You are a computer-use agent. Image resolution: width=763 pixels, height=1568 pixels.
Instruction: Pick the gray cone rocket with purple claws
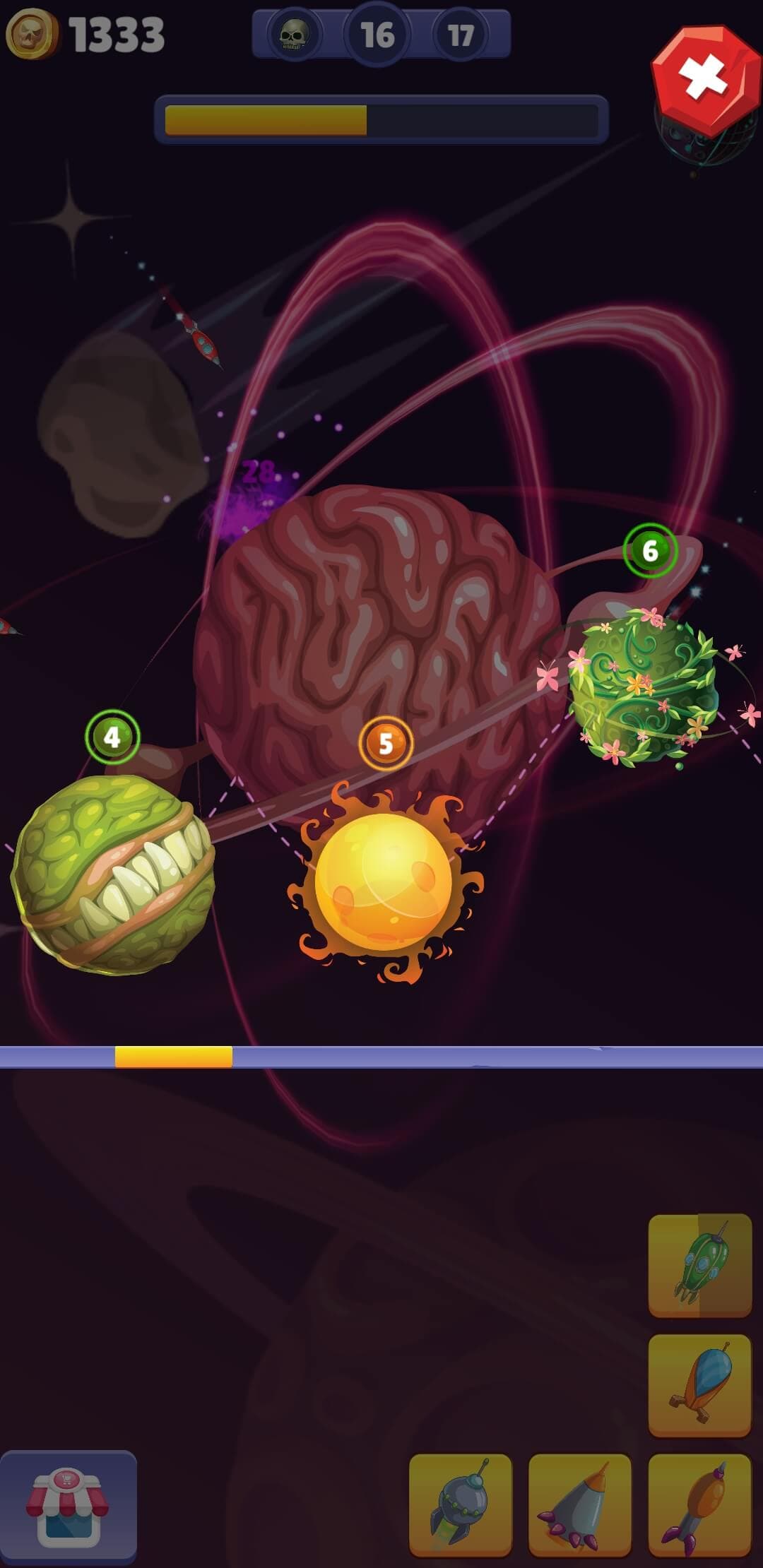(x=579, y=1504)
